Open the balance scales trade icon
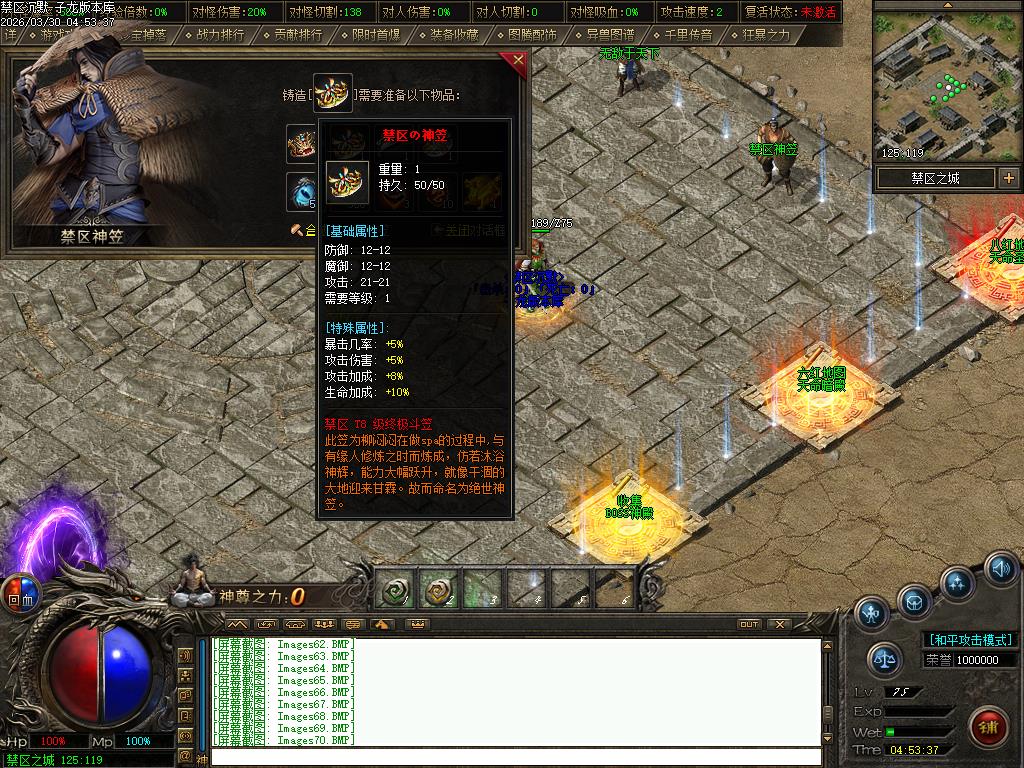 883,657
